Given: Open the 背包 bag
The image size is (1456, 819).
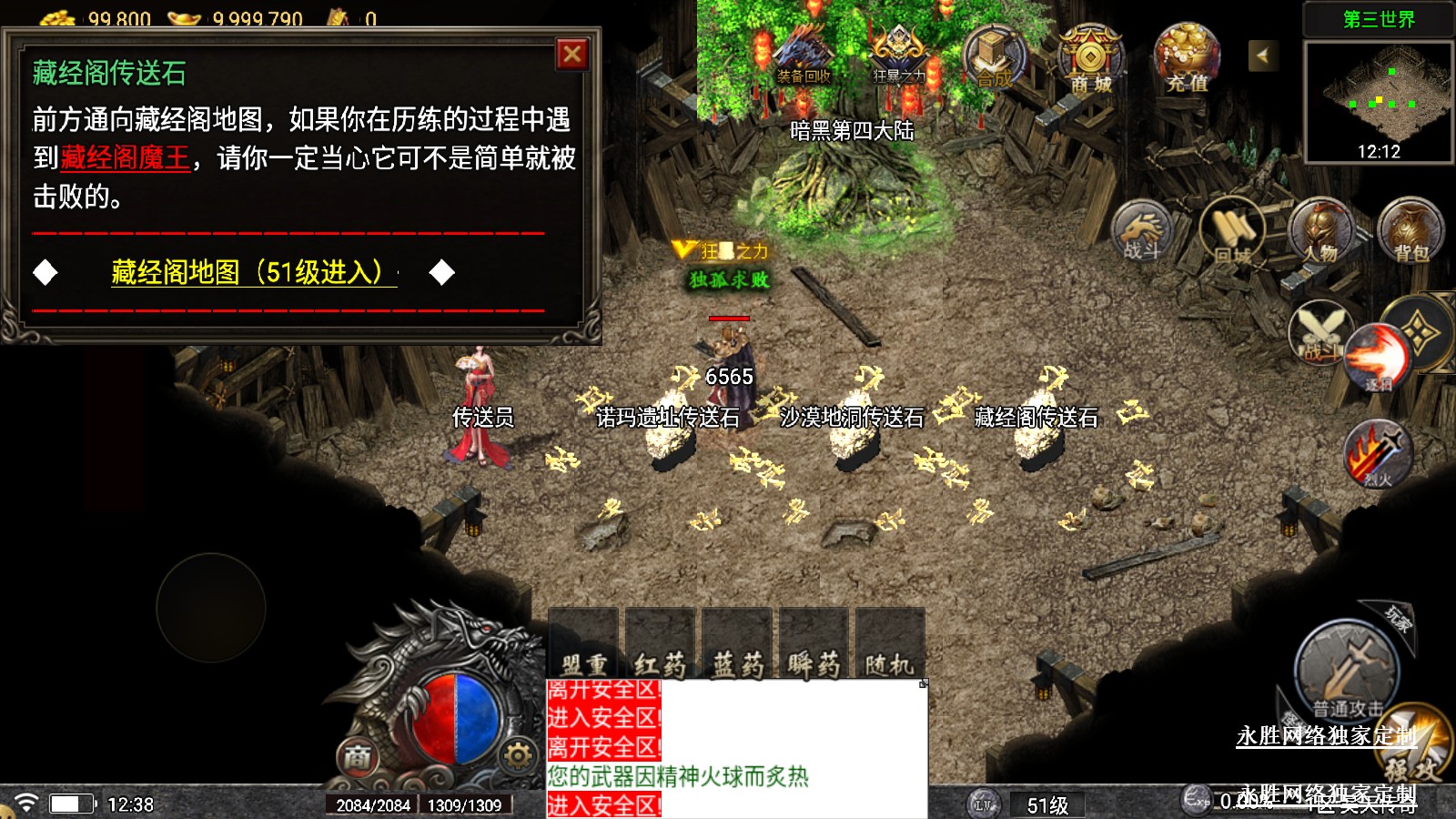Looking at the screenshot, I should pyautogui.click(x=1410, y=230).
